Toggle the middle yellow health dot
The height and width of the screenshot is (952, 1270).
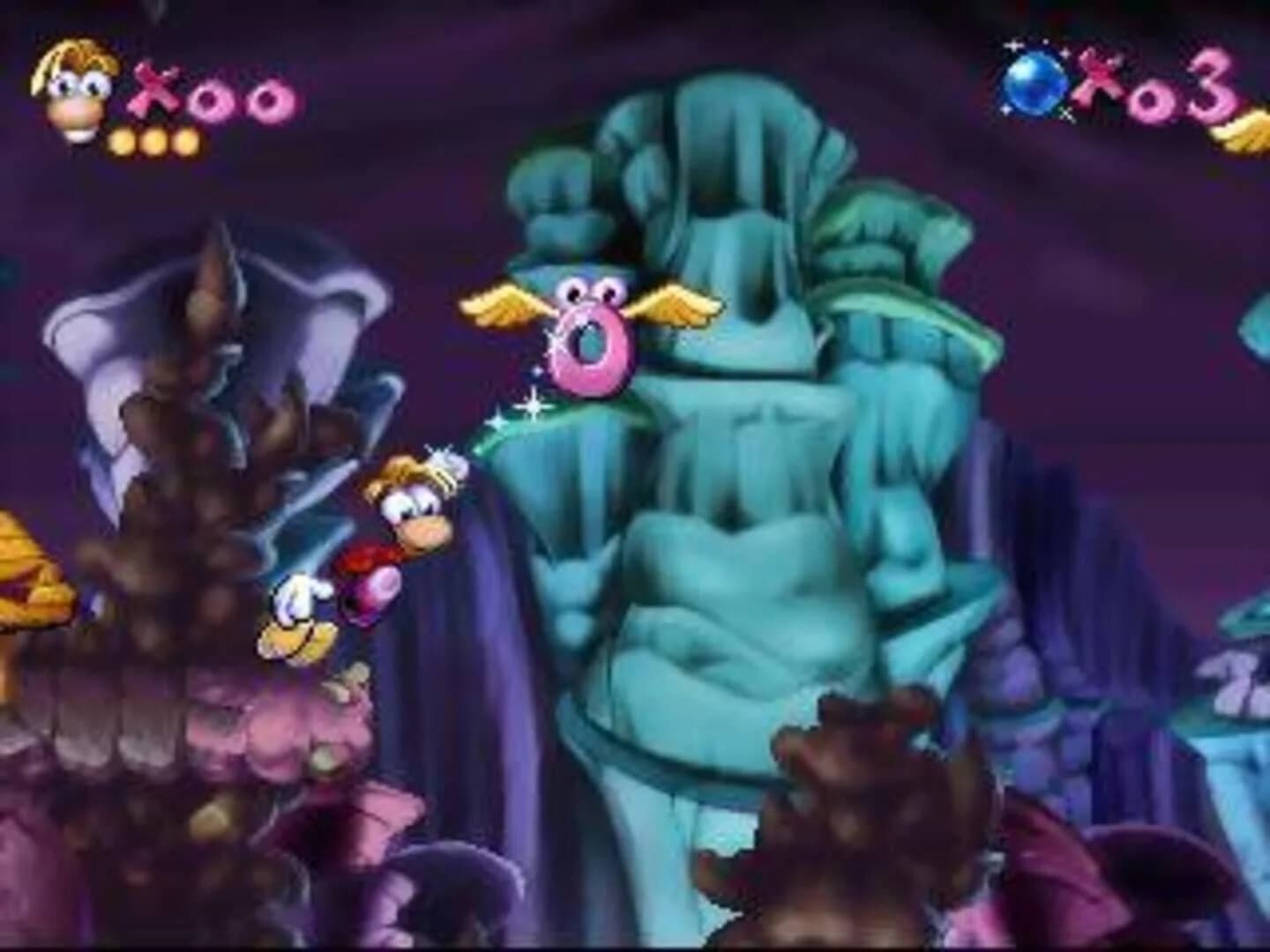point(154,139)
